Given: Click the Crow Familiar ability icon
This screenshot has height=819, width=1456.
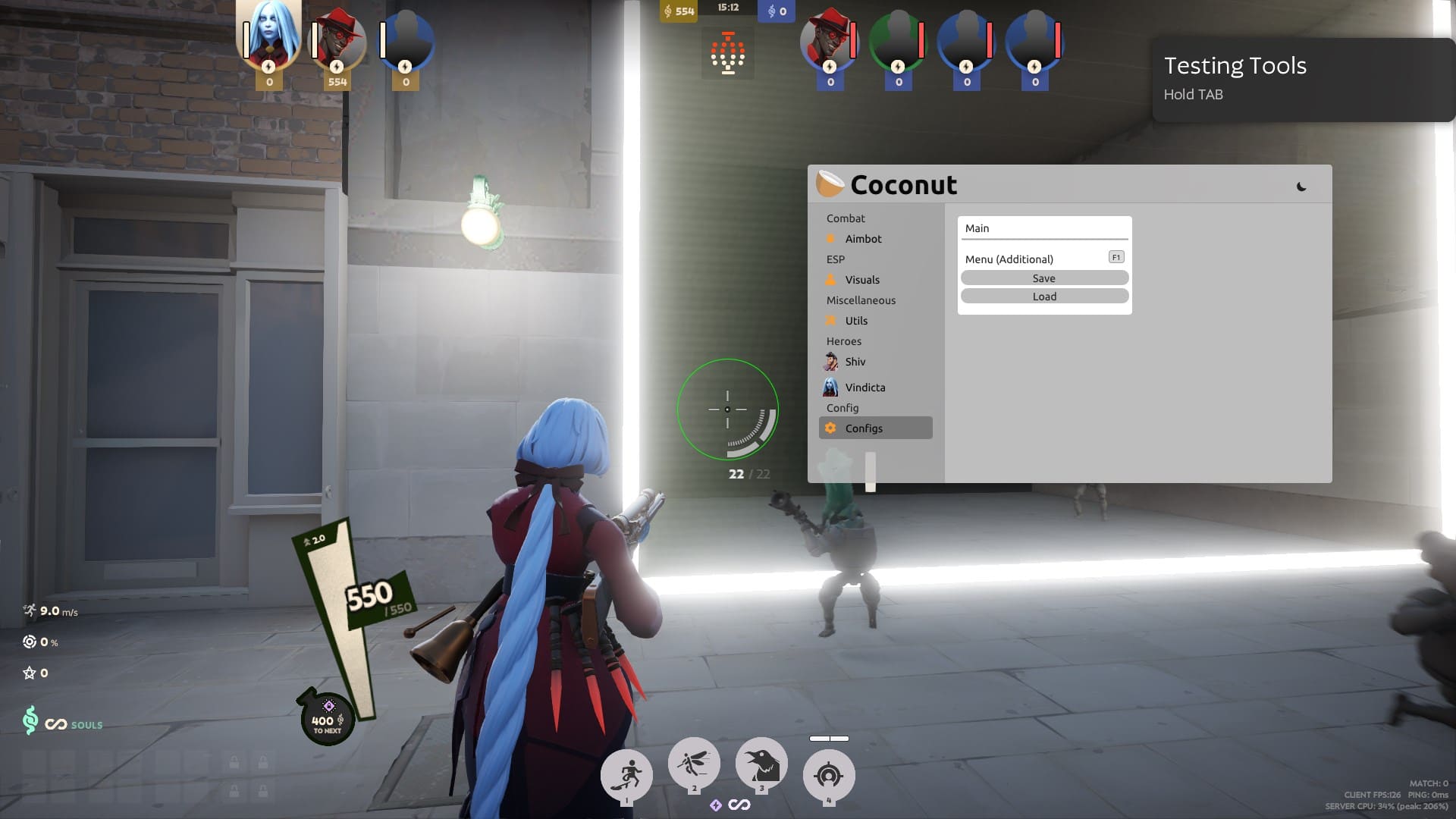Looking at the screenshot, I should pyautogui.click(x=762, y=764).
